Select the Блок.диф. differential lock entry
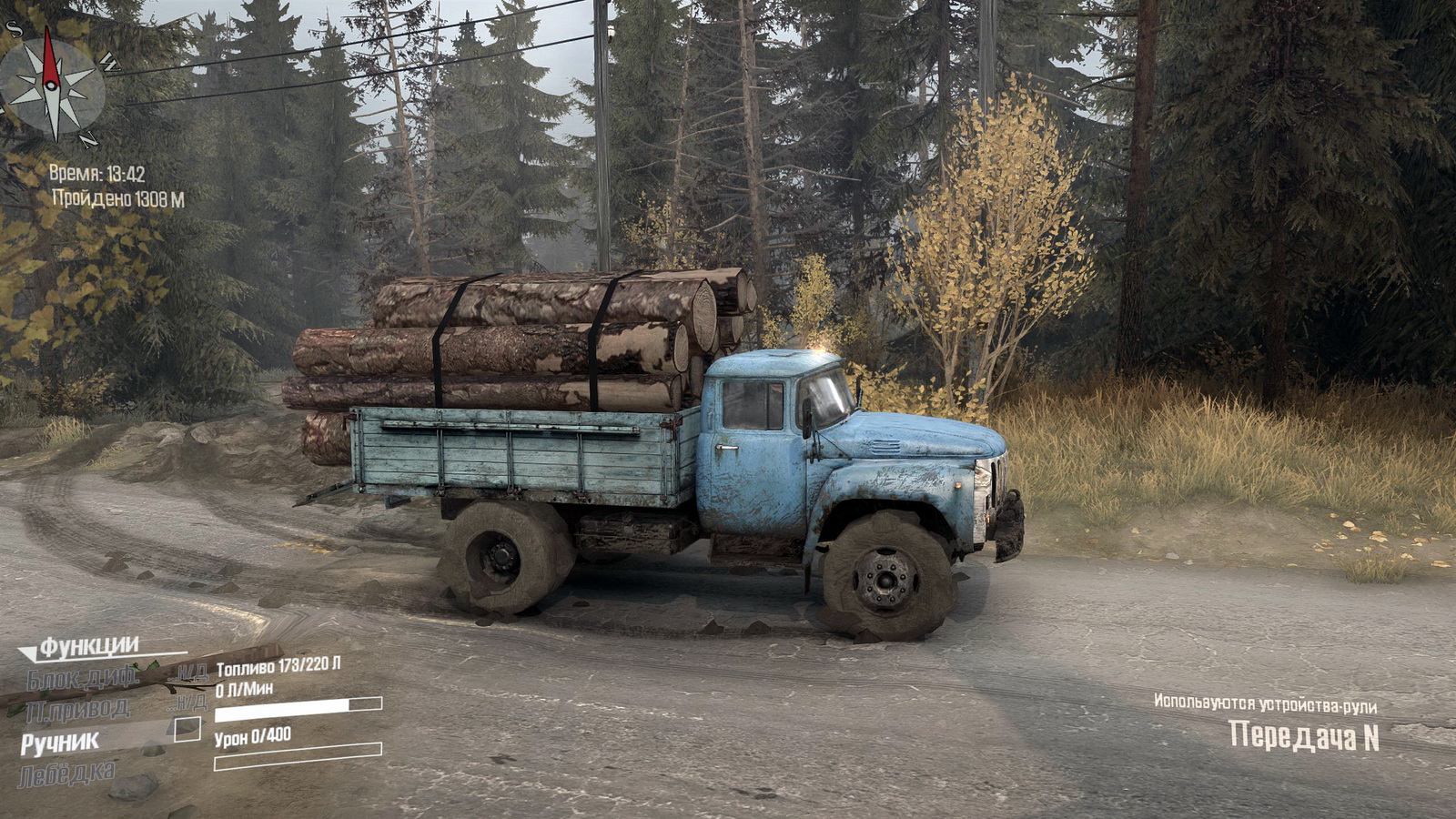 82,678
